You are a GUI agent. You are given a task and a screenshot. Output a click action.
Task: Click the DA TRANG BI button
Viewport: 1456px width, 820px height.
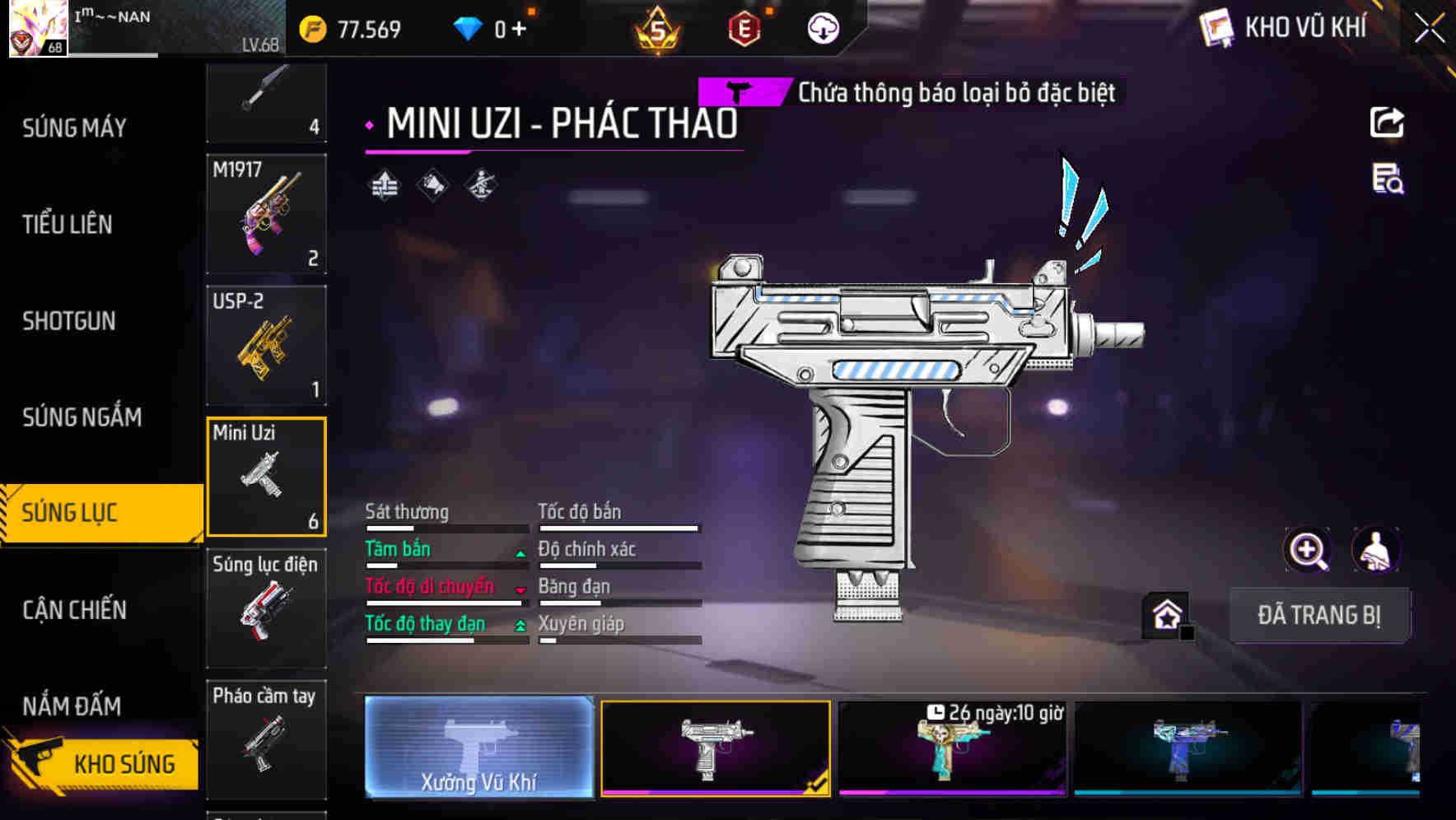pyautogui.click(x=1319, y=615)
